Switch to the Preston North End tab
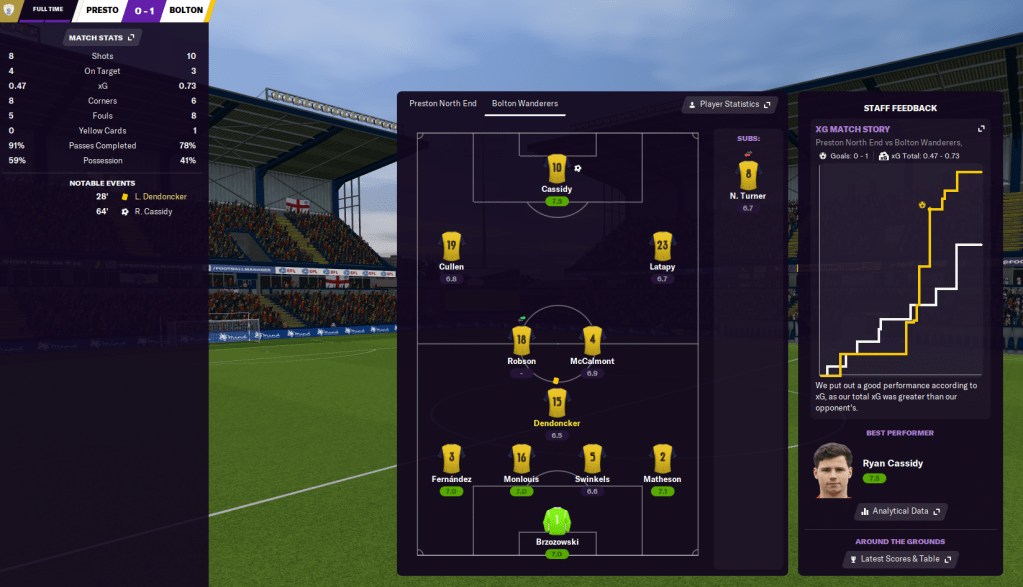 point(442,104)
